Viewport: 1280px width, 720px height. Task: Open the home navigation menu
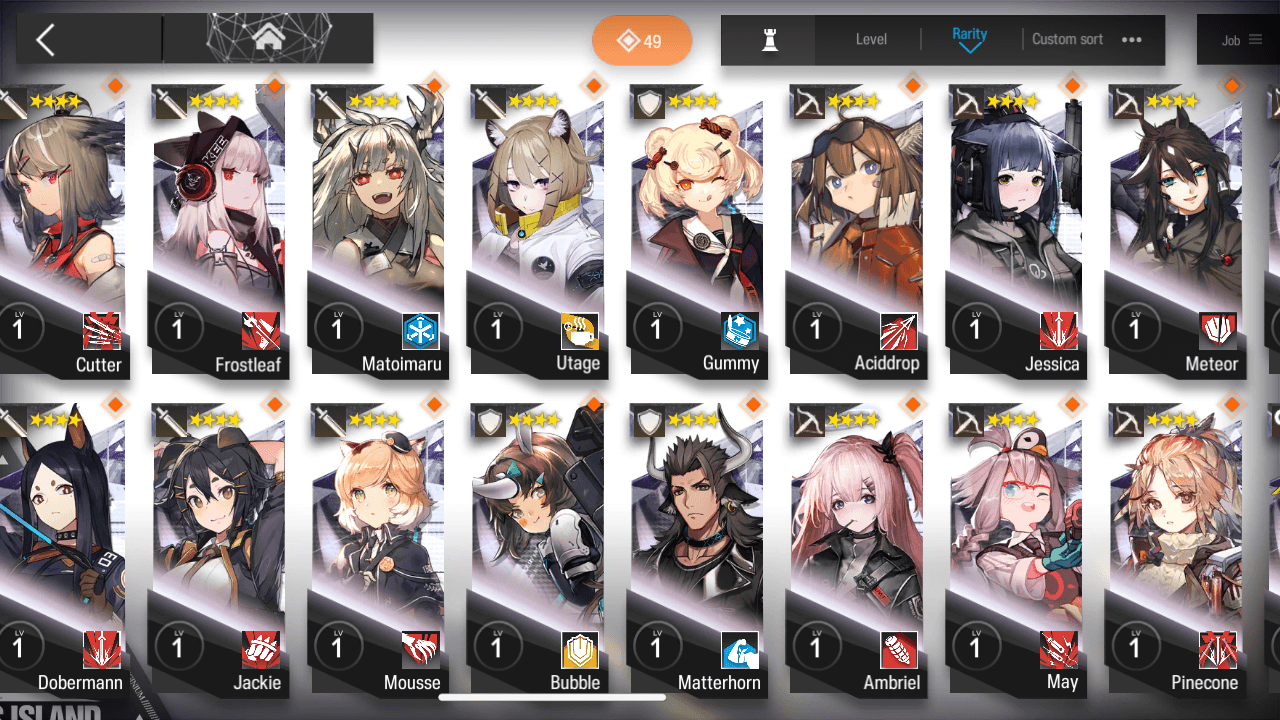(x=267, y=39)
